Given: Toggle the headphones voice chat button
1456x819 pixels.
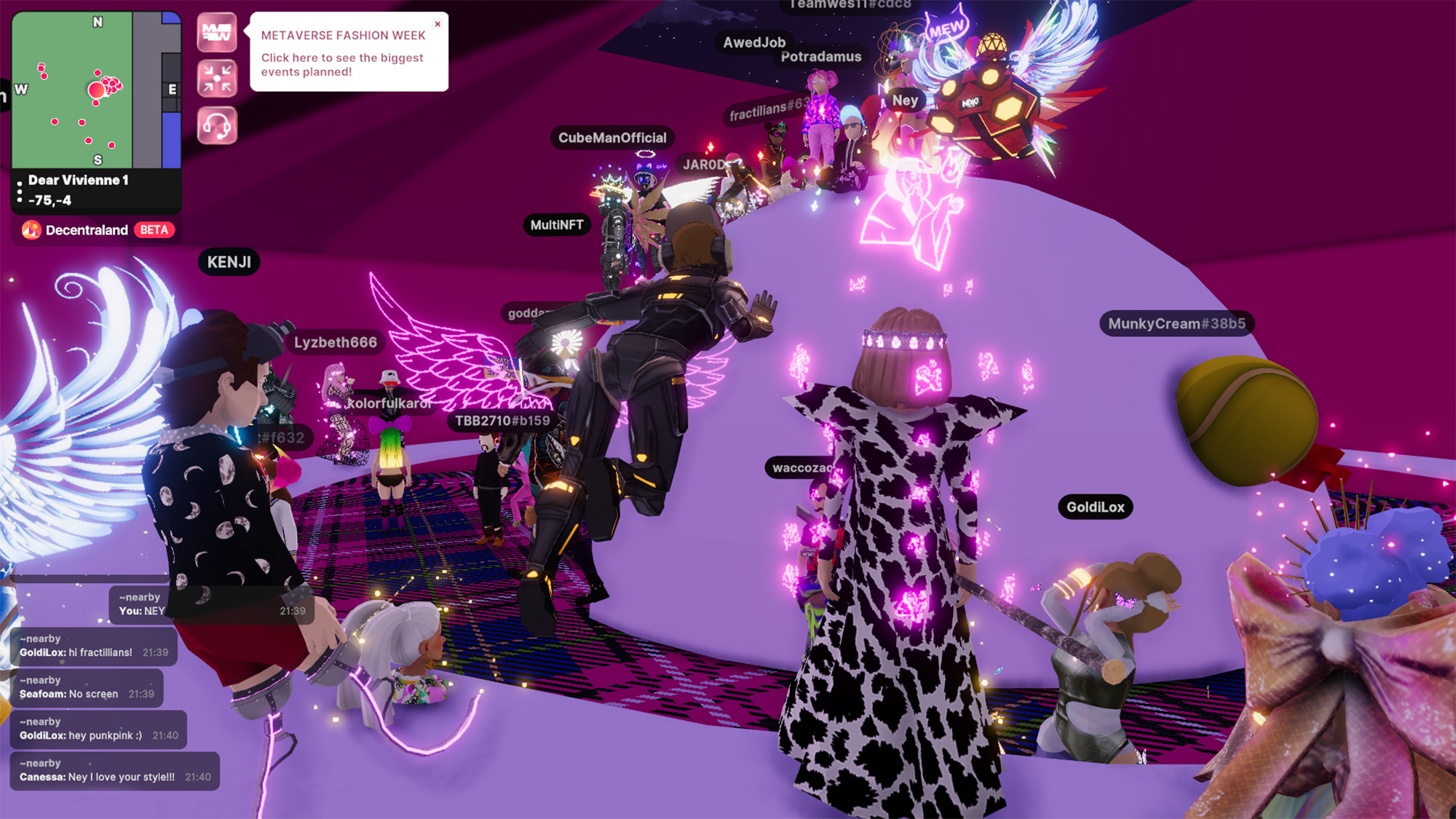Looking at the screenshot, I should coord(217,125).
